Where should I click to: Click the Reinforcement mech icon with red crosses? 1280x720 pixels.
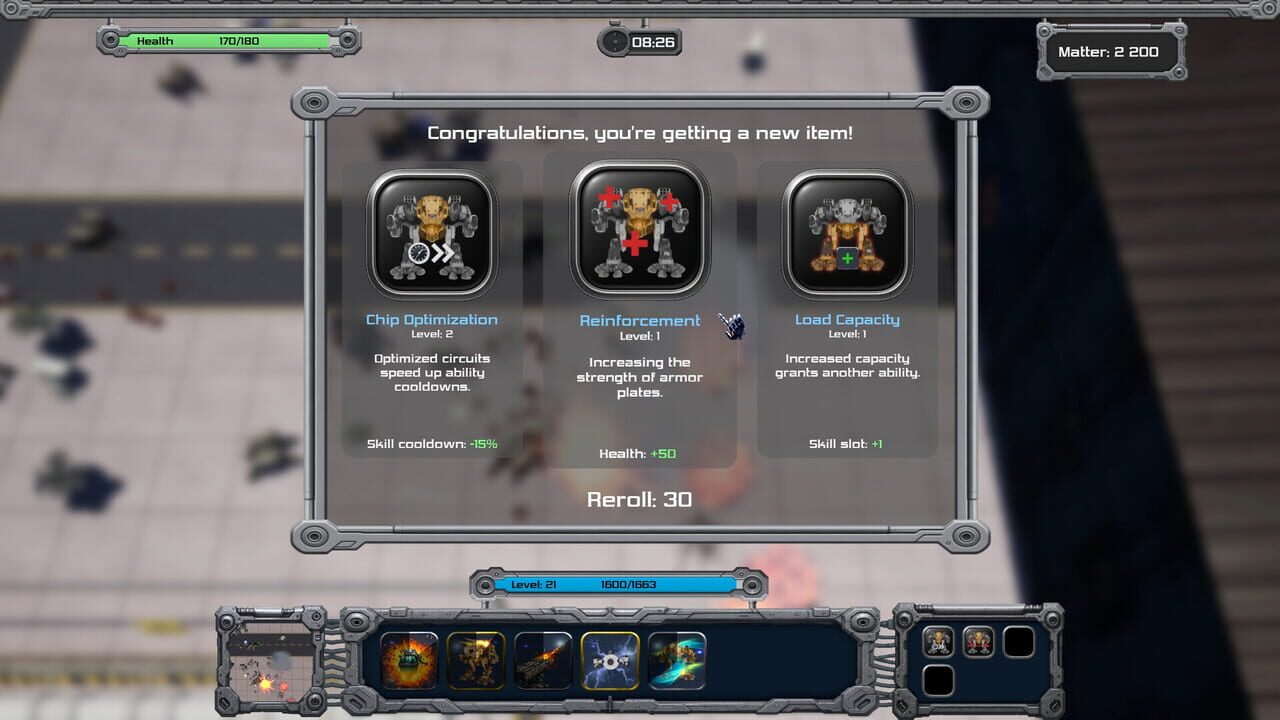click(639, 231)
